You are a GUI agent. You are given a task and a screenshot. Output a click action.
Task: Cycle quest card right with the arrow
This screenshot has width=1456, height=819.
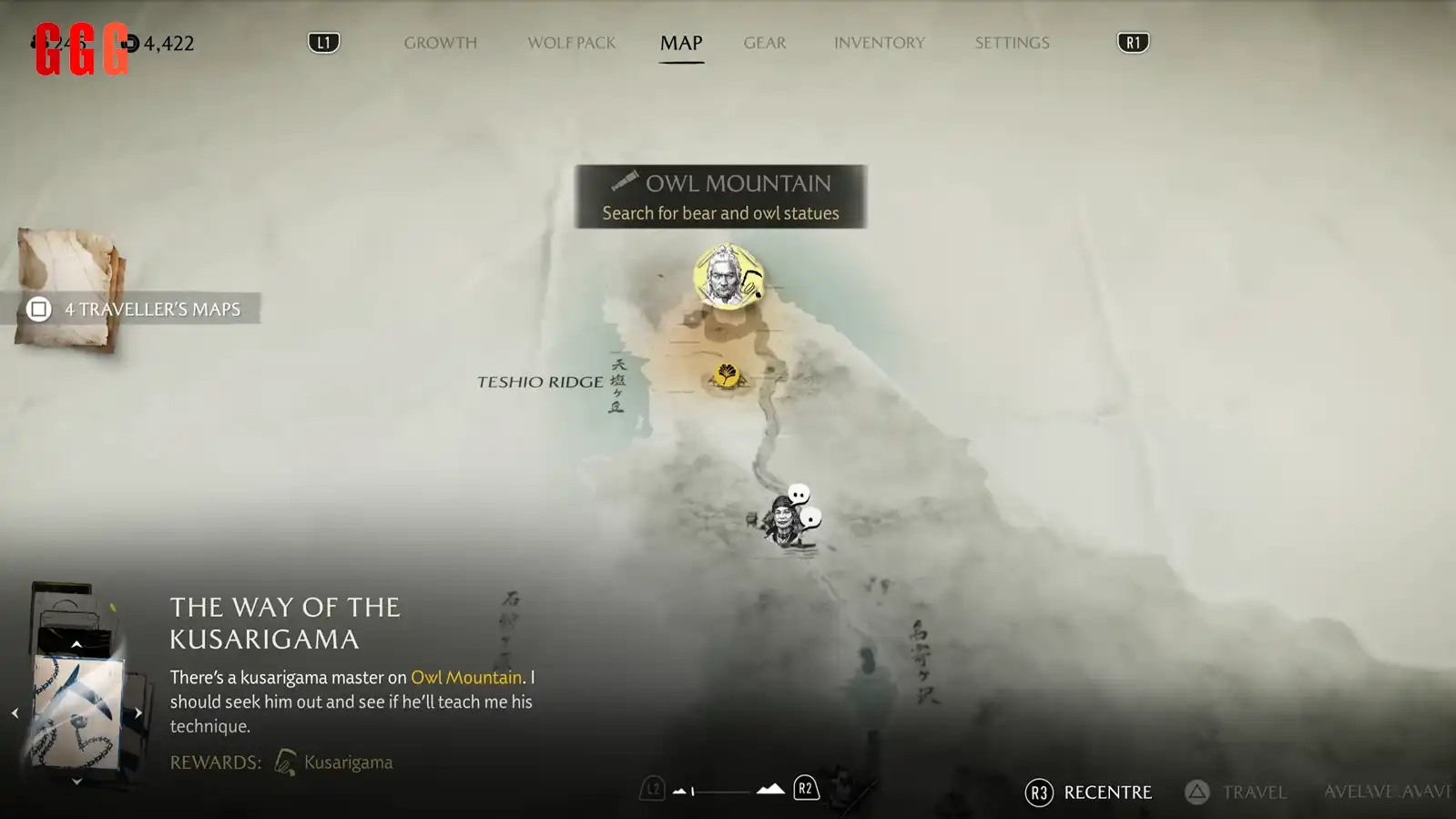[138, 713]
